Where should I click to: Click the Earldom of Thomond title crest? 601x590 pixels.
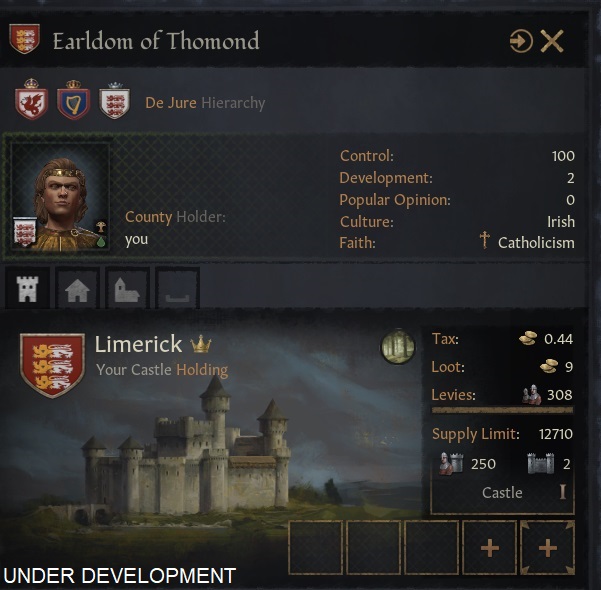coord(24,40)
